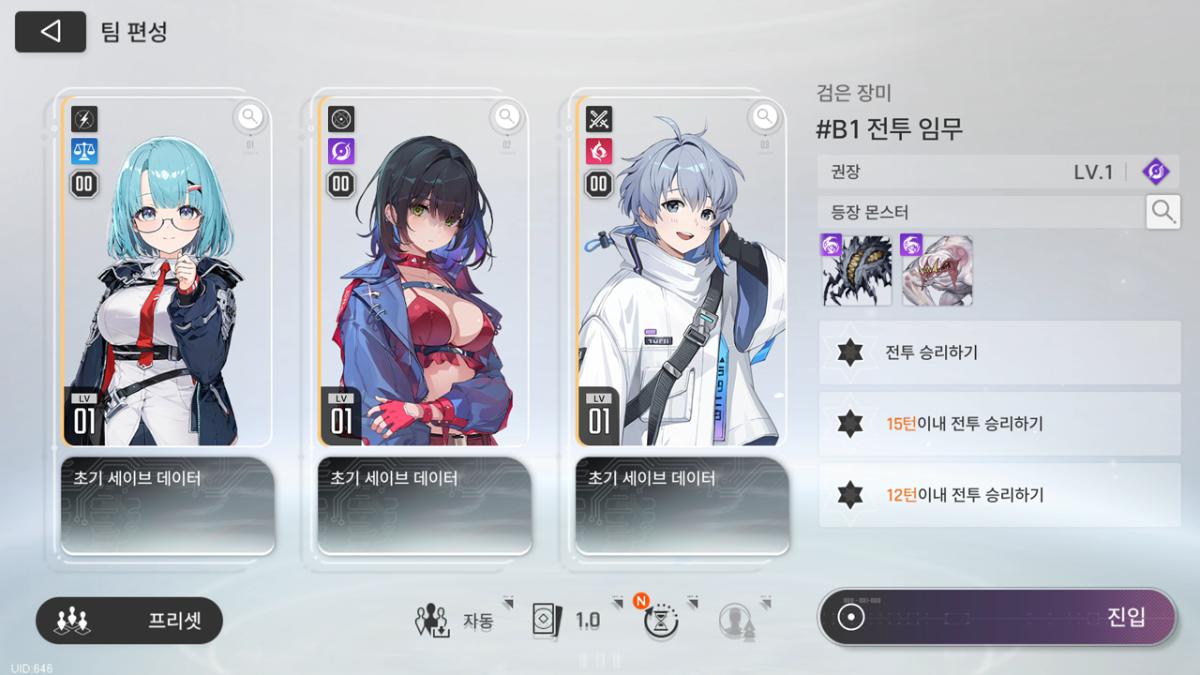View the dark spiky monster thumbnail
The image size is (1200, 675).
856,270
